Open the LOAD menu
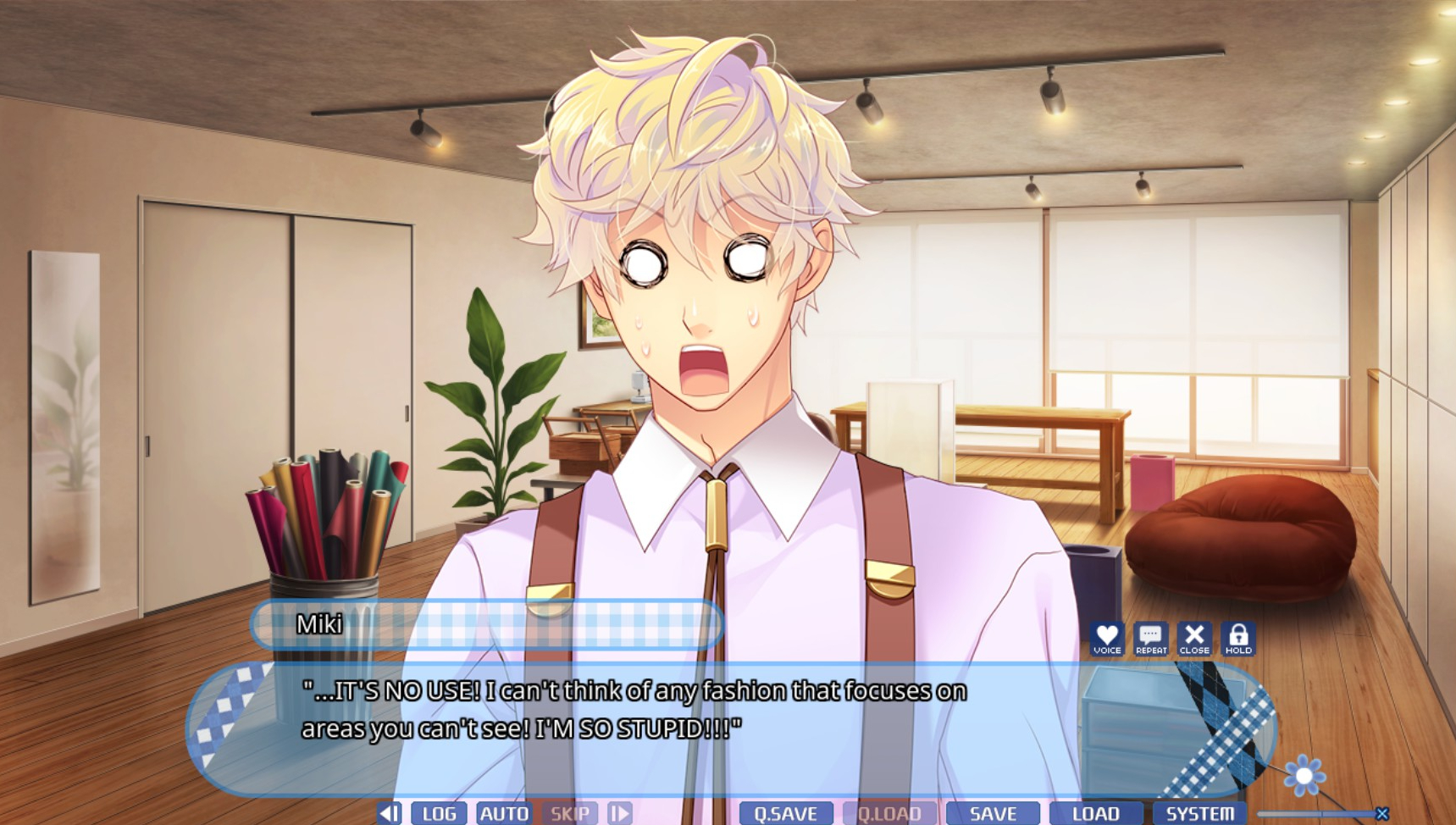The width and height of the screenshot is (1456, 825). coord(1096,813)
